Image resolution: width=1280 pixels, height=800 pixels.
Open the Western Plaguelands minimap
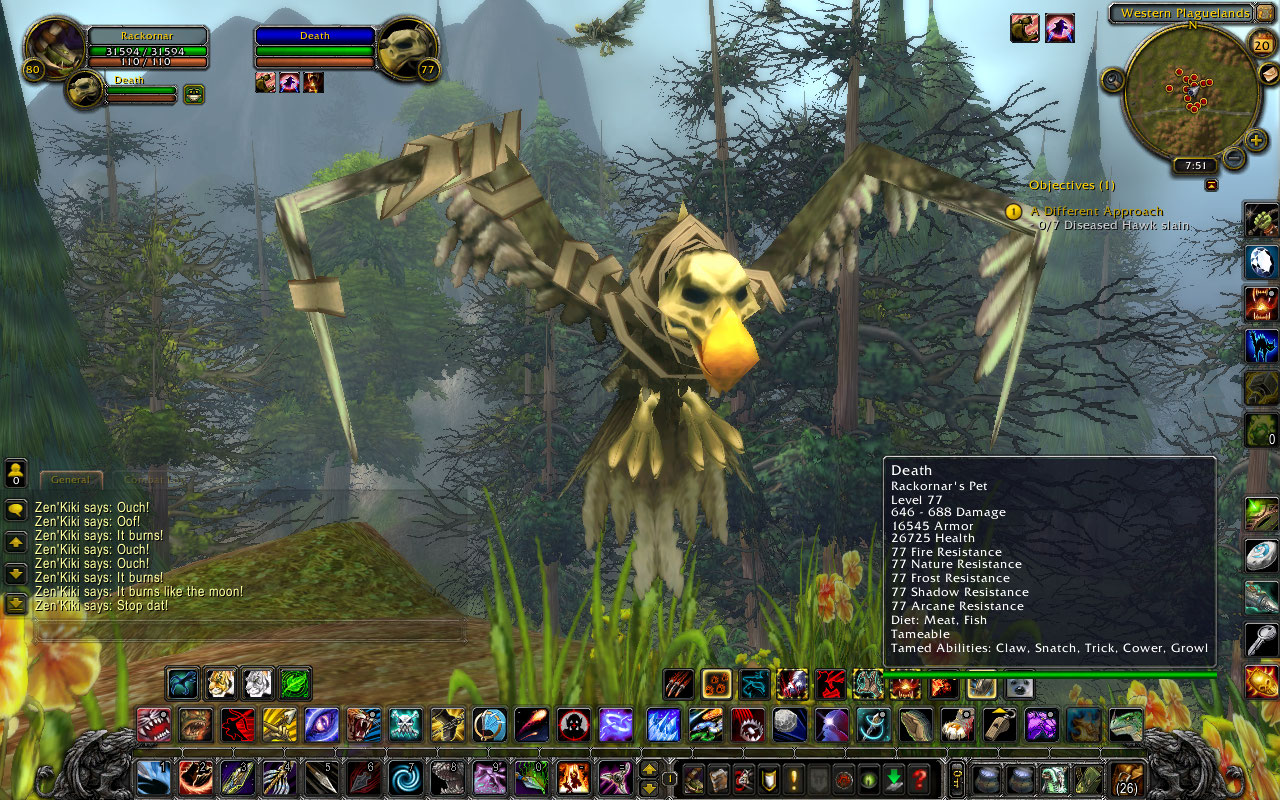tap(1190, 92)
